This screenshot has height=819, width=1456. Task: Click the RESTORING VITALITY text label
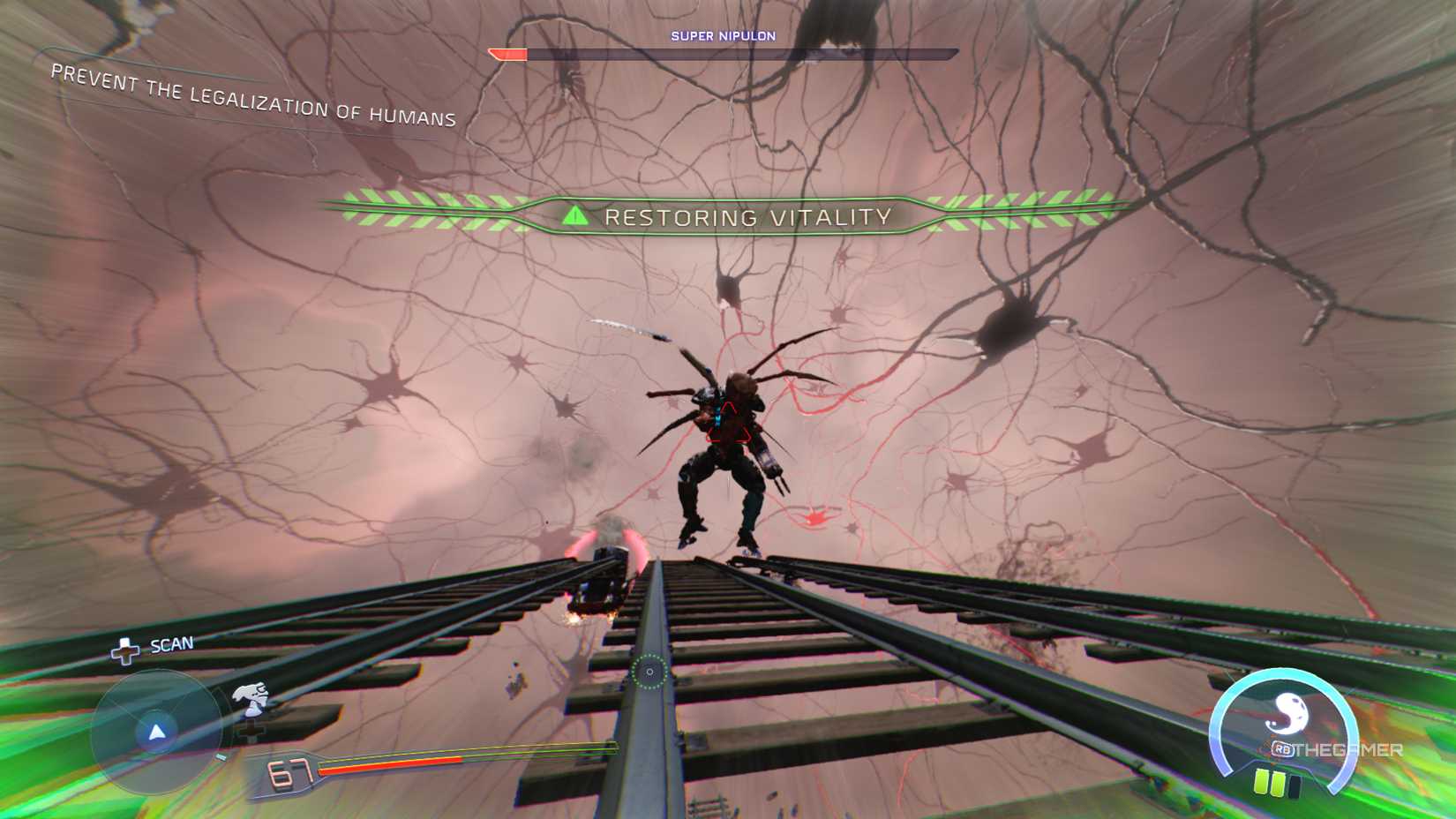(x=750, y=216)
